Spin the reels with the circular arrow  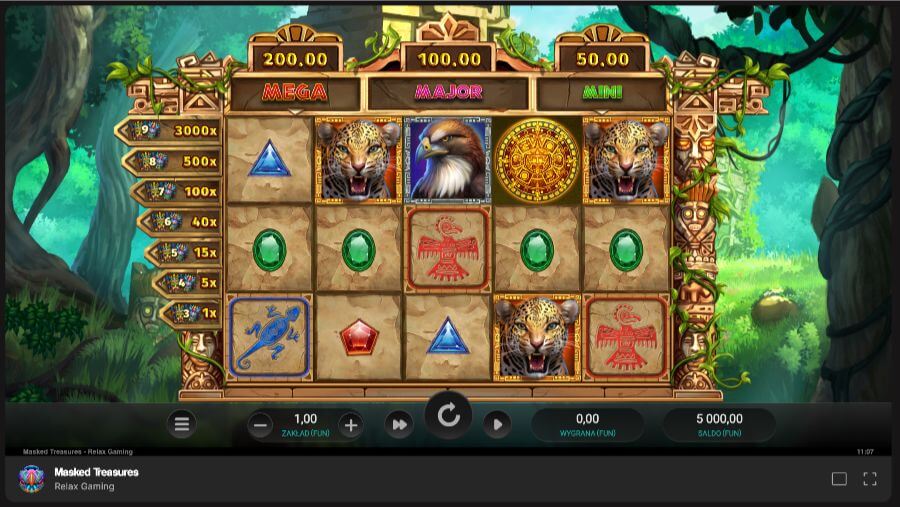[448, 415]
